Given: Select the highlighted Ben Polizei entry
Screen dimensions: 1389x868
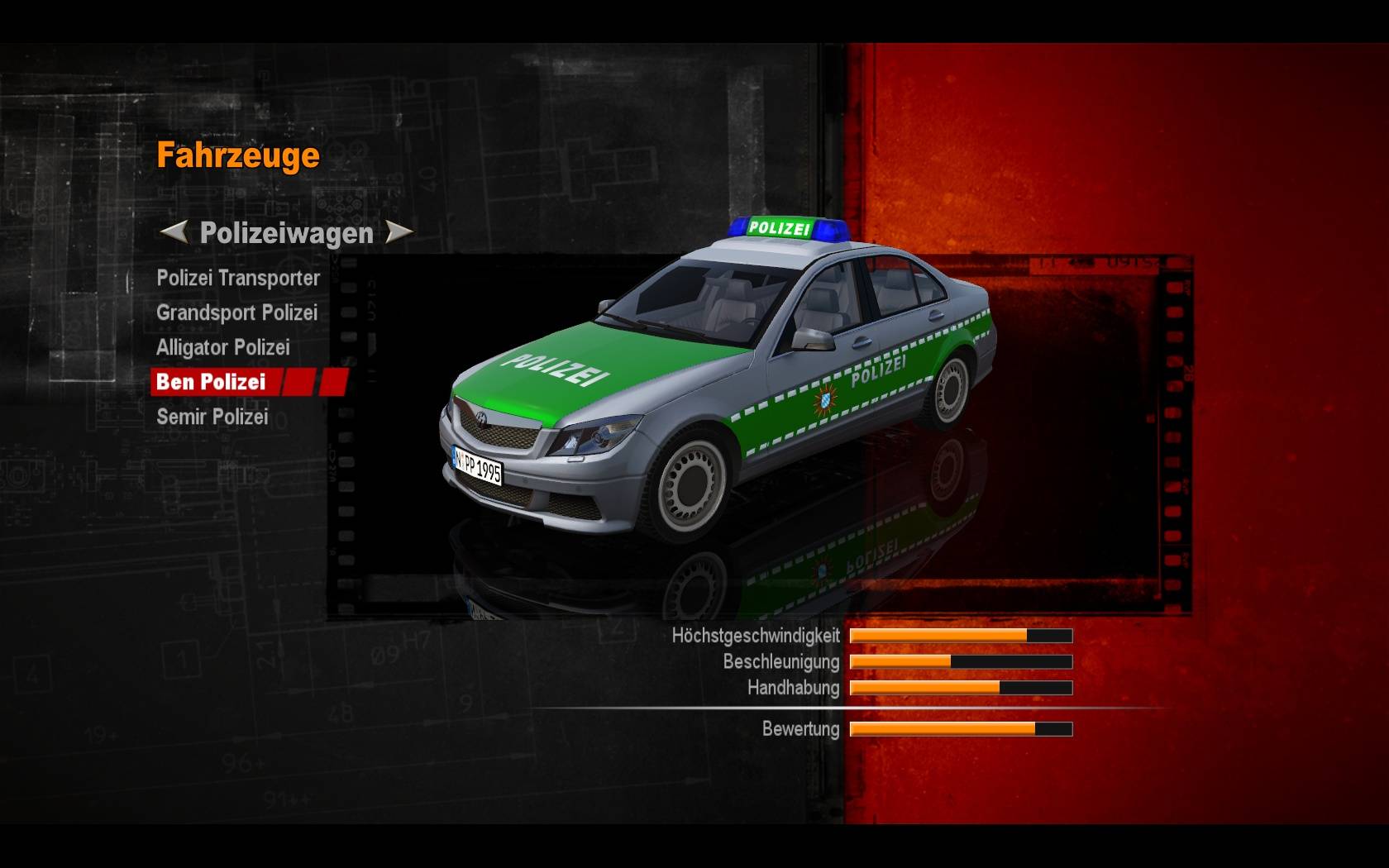Looking at the screenshot, I should pos(212,382).
